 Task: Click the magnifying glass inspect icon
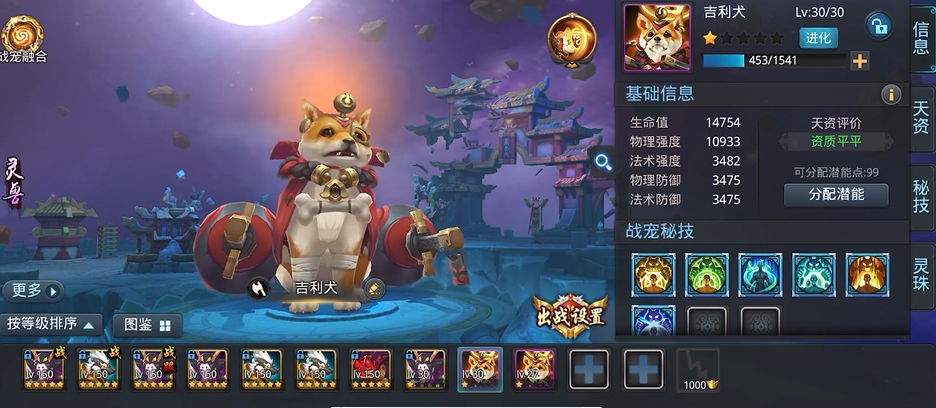[603, 161]
